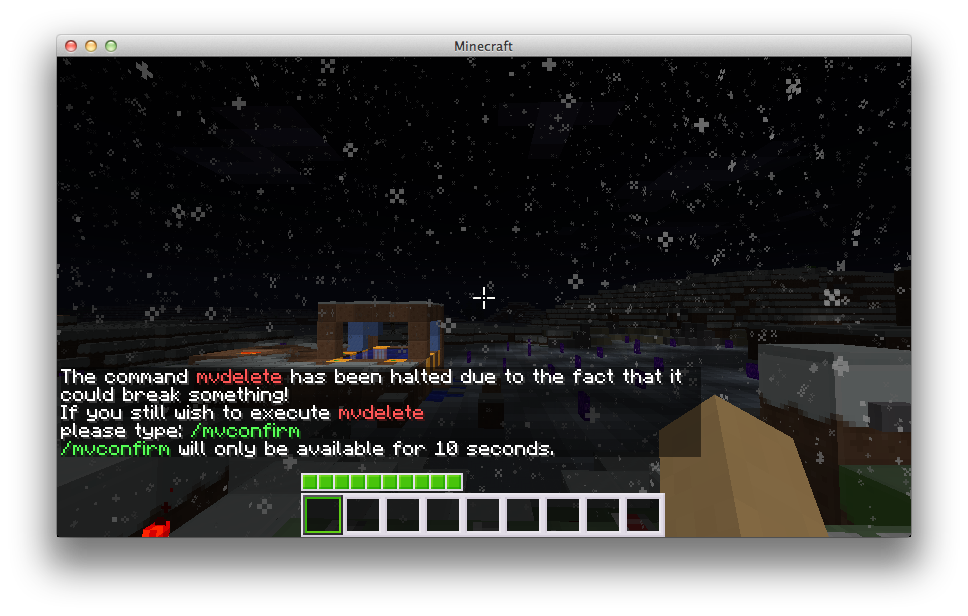Close the Minecraft window
The height and width of the screenshot is (616, 968).
[71, 46]
